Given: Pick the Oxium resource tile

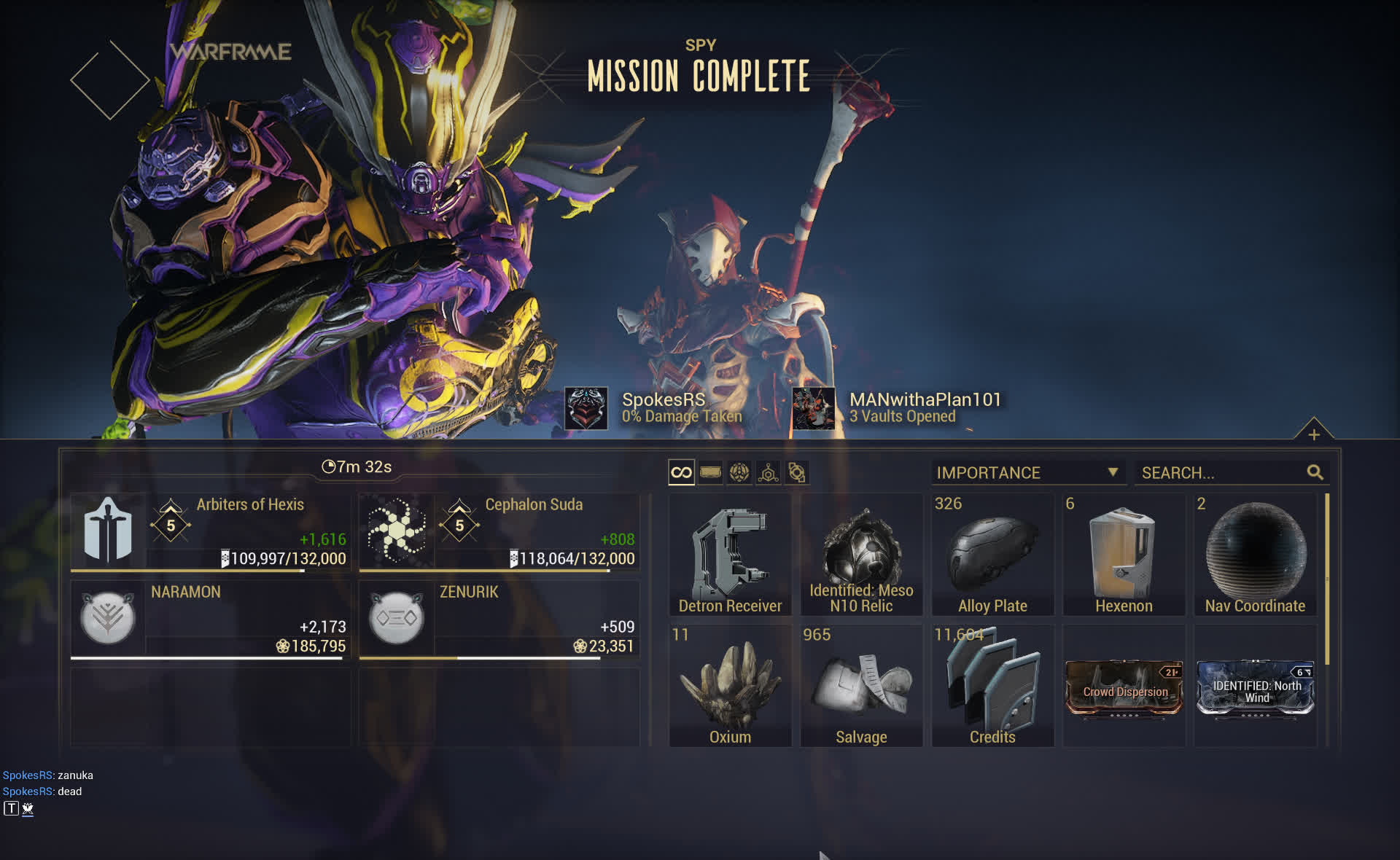Looking at the screenshot, I should (730, 686).
